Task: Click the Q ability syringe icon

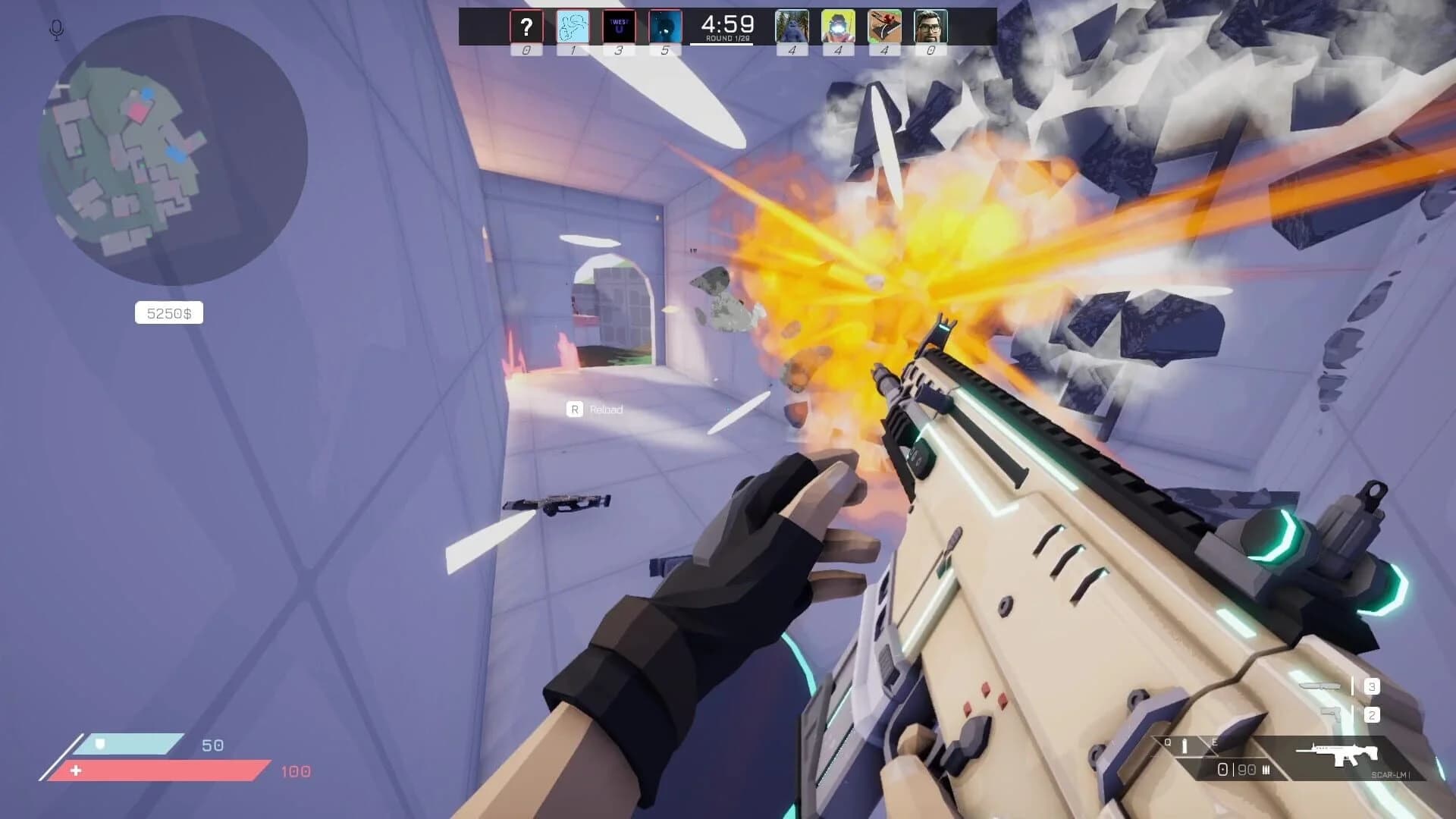Action: pyautogui.click(x=1184, y=745)
